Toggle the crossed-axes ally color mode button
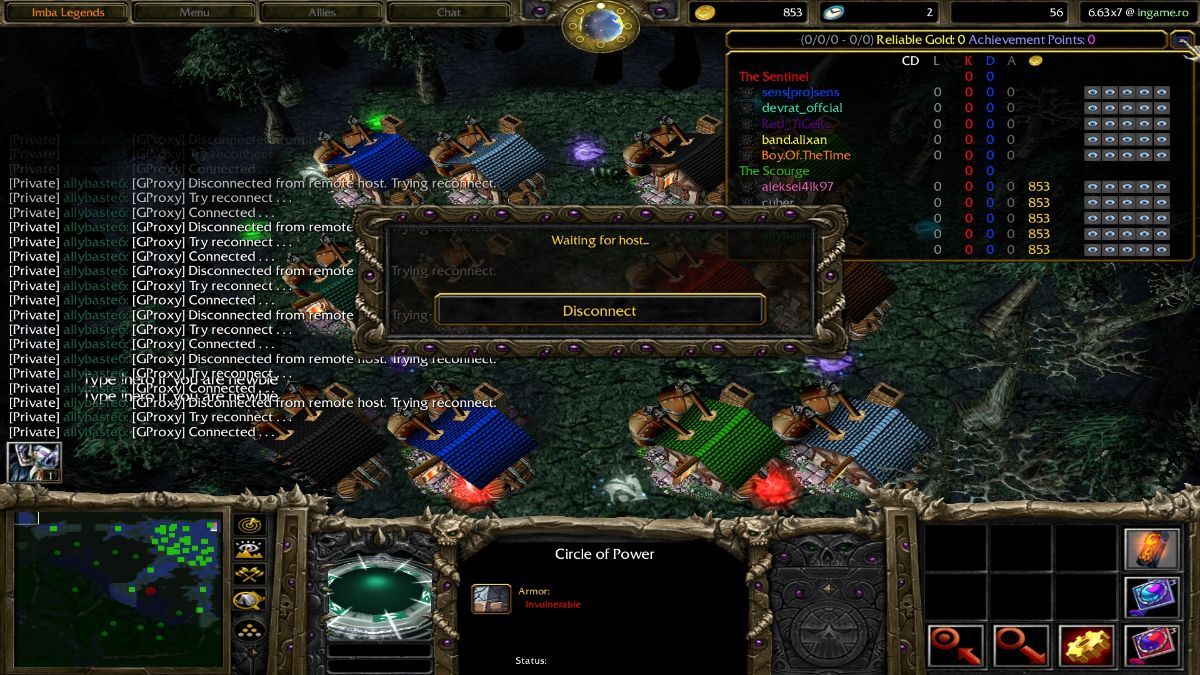The height and width of the screenshot is (675, 1200). [x=249, y=574]
